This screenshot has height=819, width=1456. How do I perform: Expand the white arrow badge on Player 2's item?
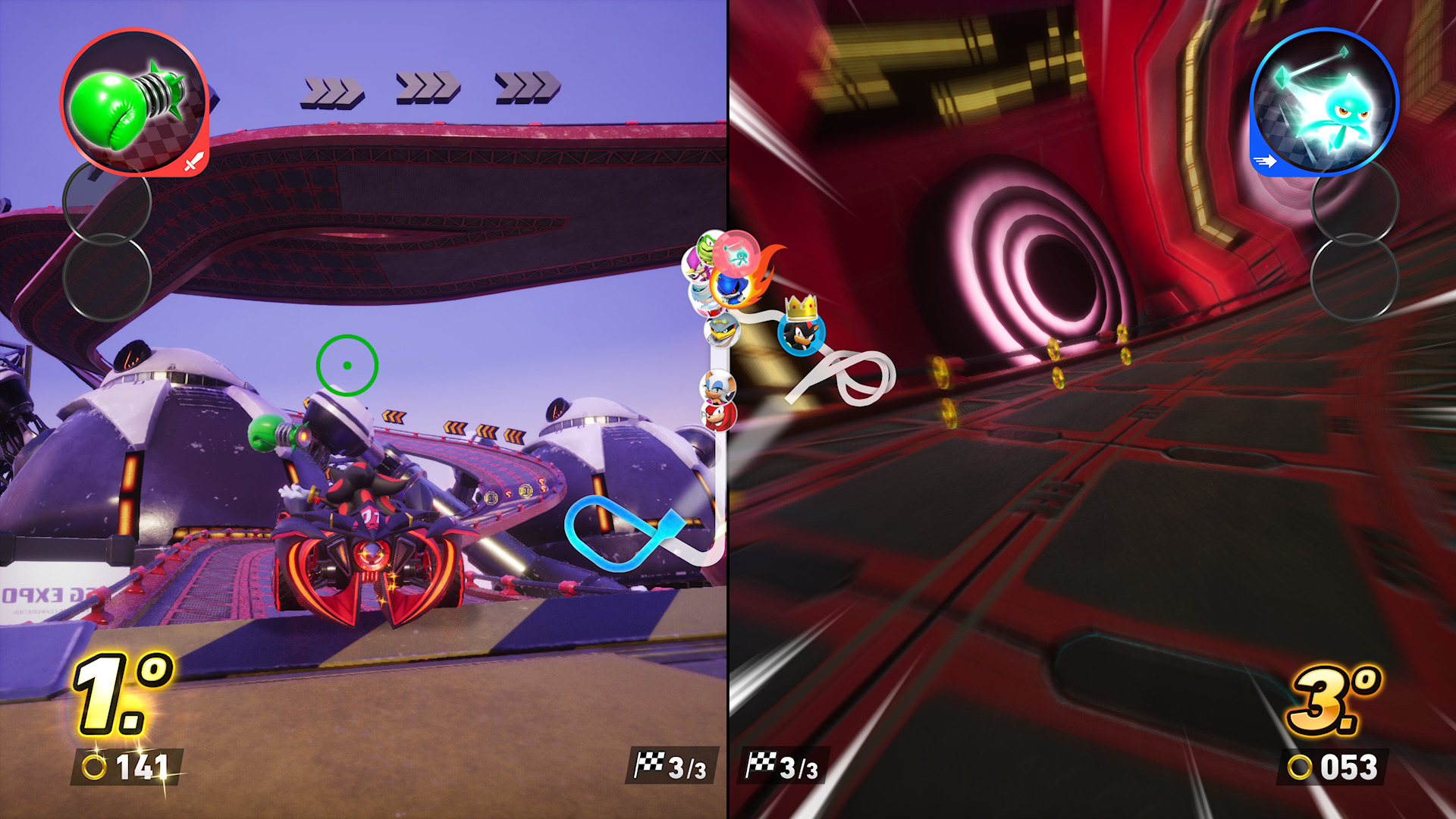coord(1263,160)
